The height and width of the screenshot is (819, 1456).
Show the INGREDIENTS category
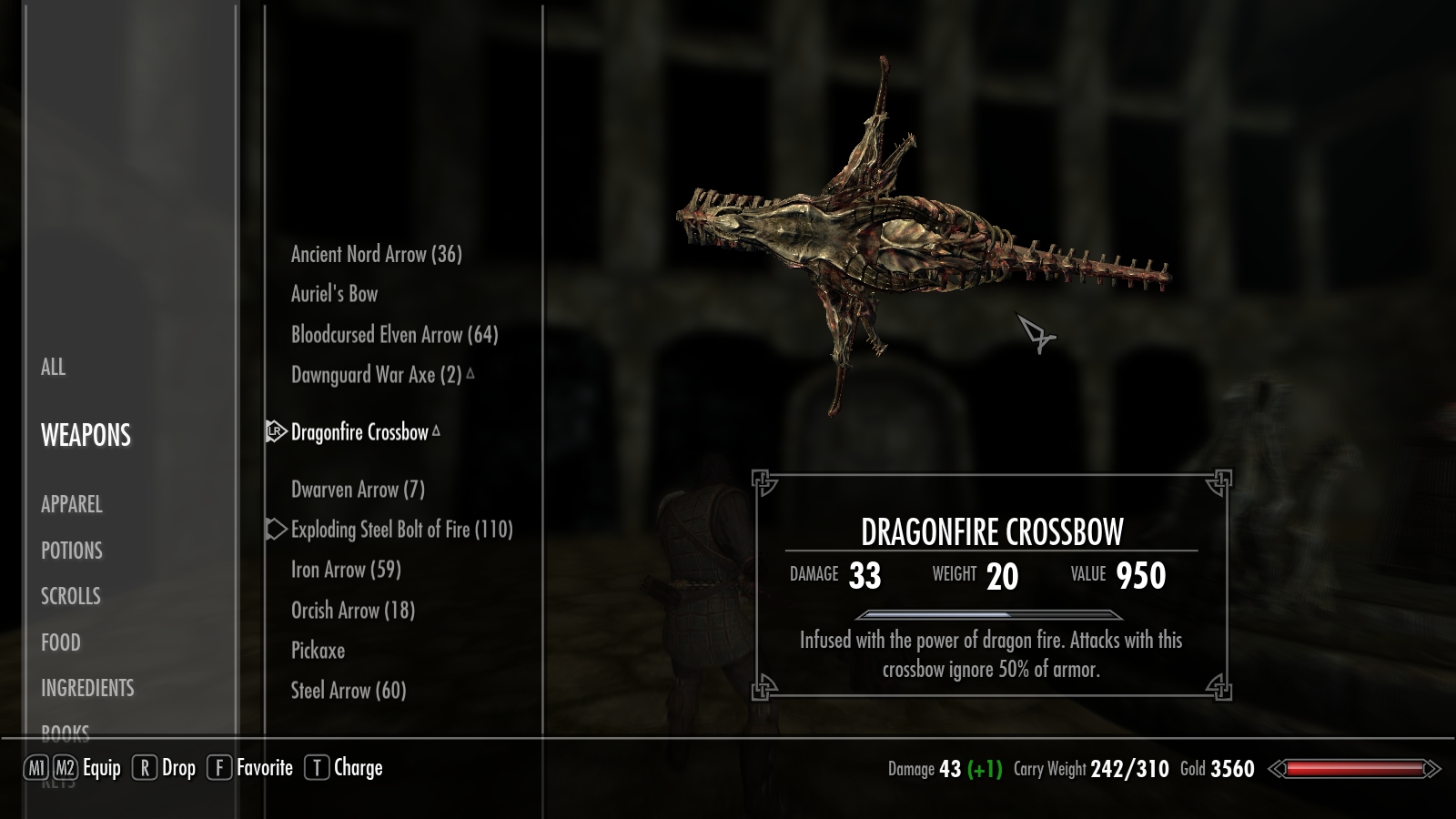point(87,688)
